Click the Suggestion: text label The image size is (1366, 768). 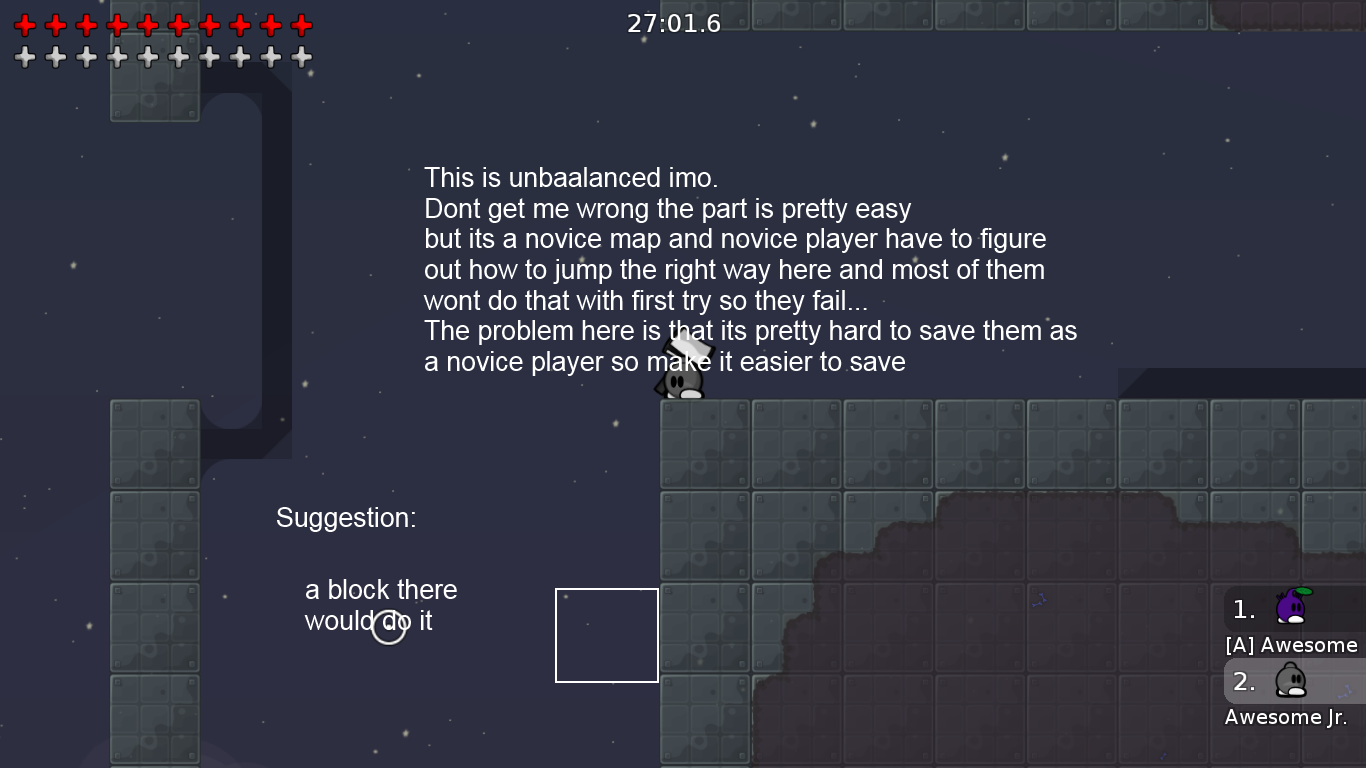click(345, 518)
